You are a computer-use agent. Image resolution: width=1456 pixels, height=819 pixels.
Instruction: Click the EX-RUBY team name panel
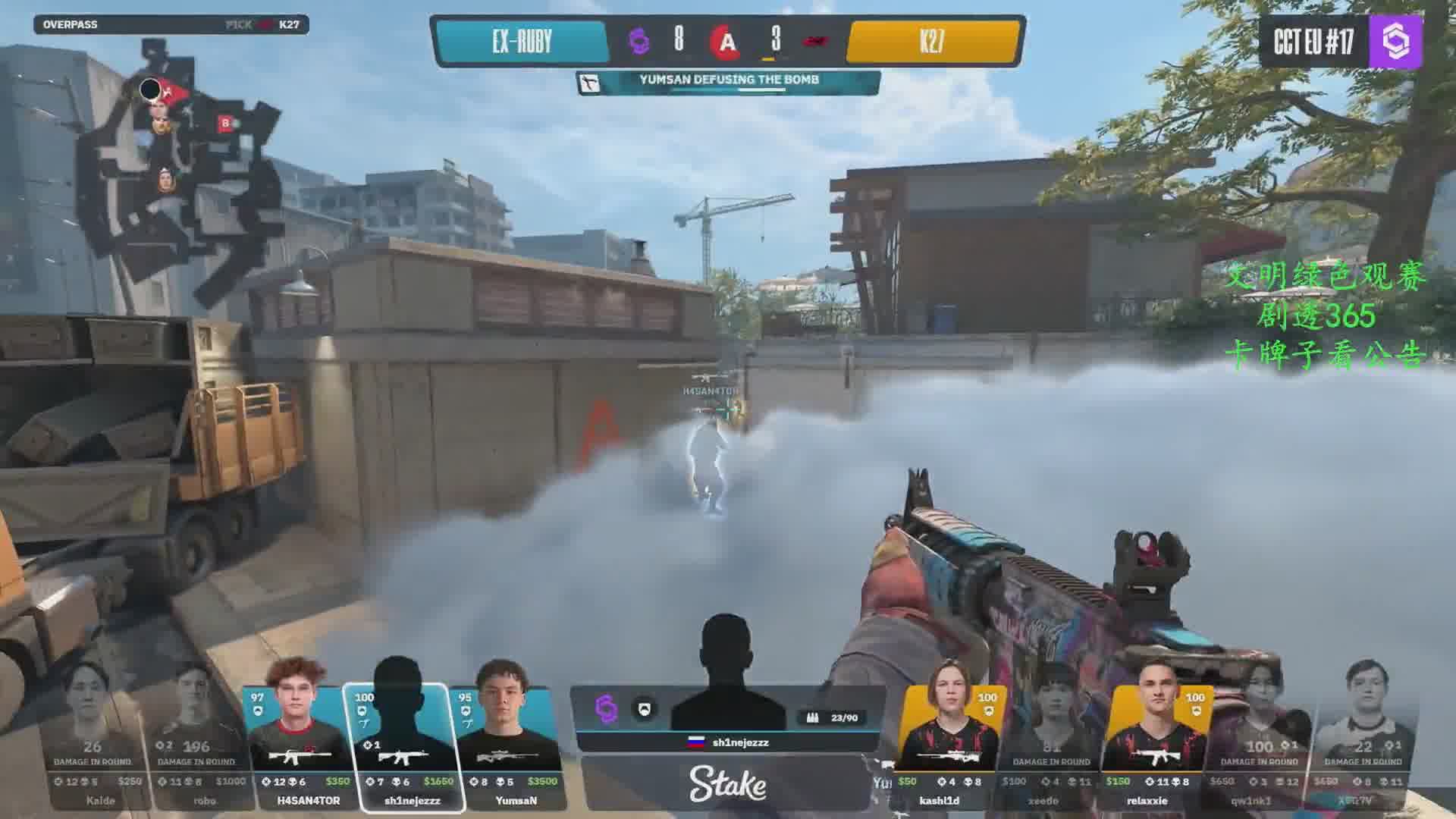pos(522,42)
